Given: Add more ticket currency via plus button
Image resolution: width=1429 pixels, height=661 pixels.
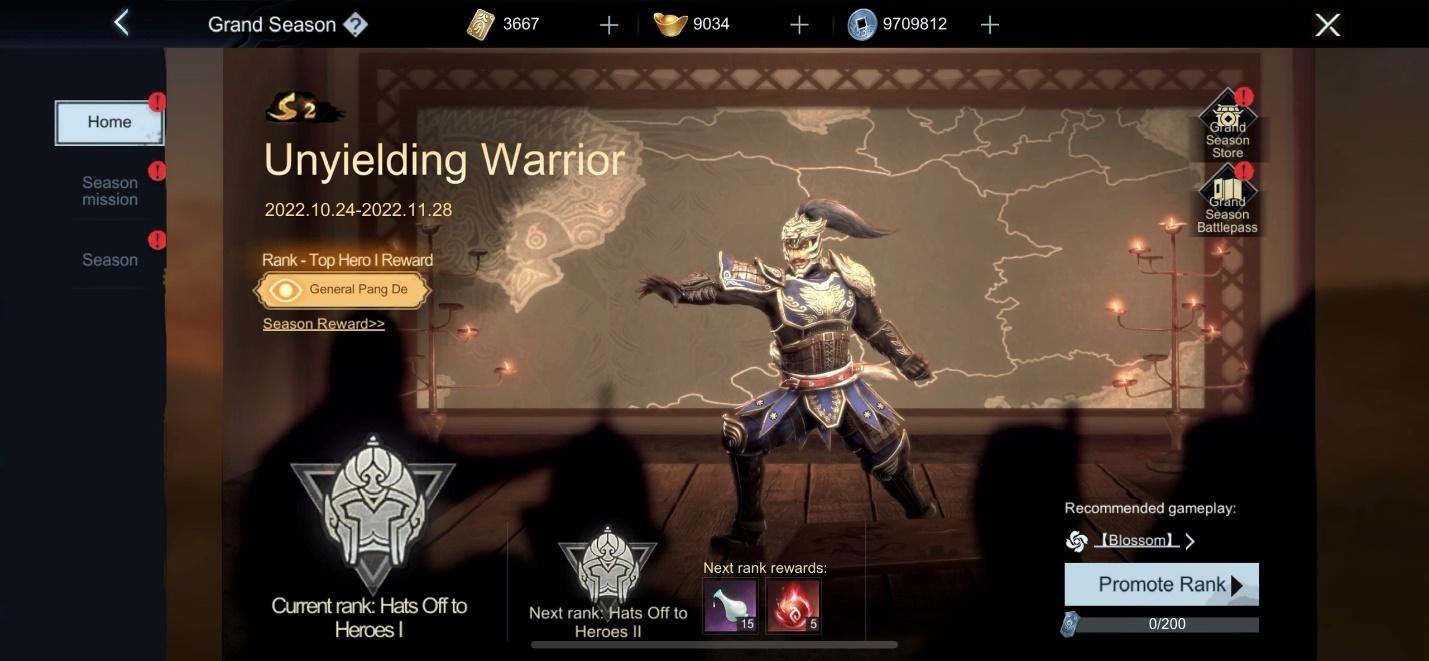Looking at the screenshot, I should click(x=609, y=25).
